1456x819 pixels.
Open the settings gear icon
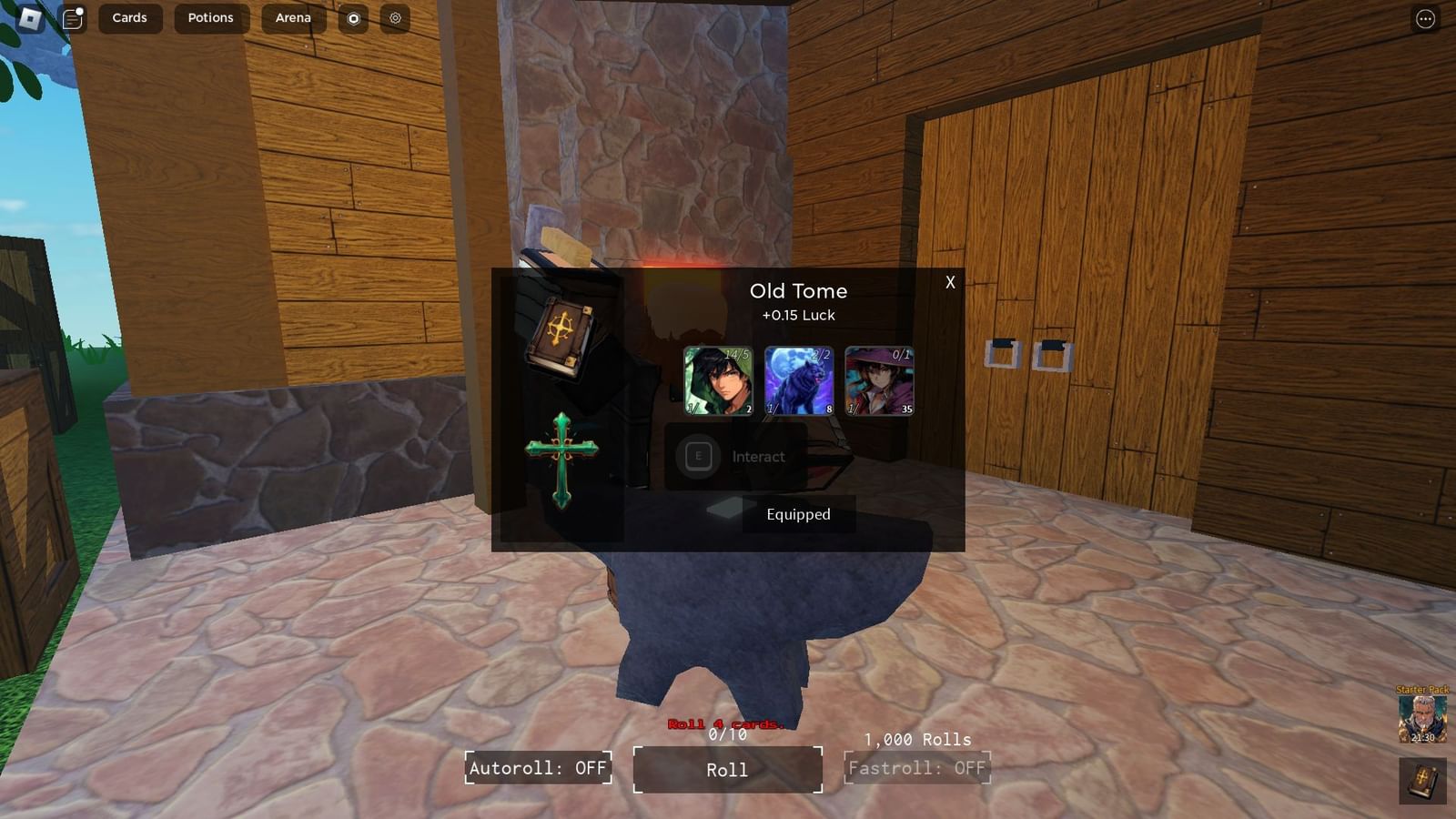(x=395, y=17)
